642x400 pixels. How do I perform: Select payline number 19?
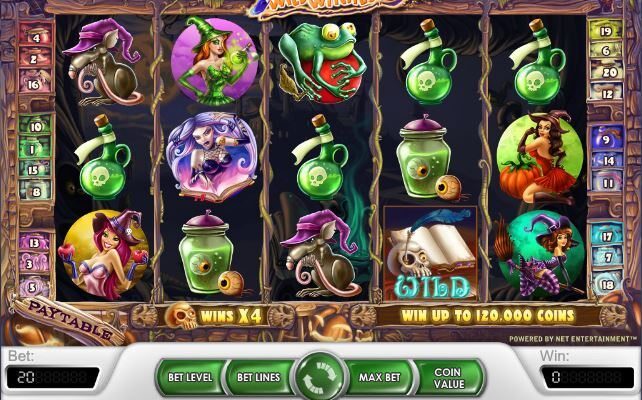click(x=606, y=32)
